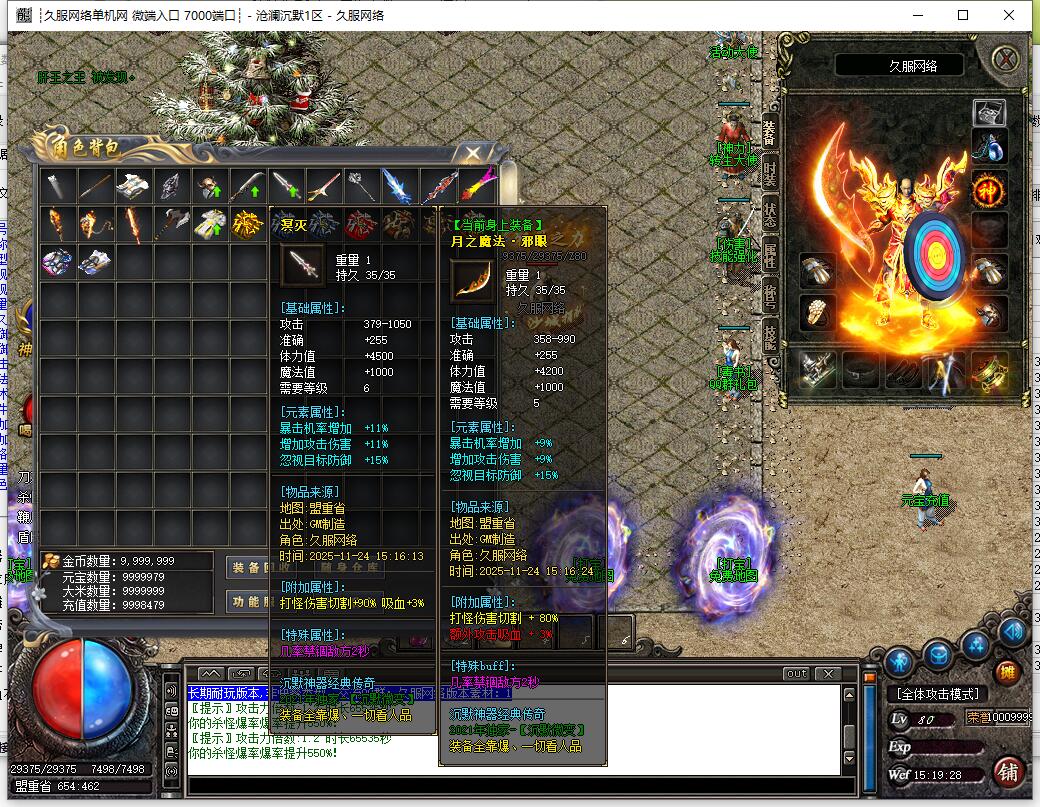Switch to the 装备 equipment tab
This screenshot has width=1040, height=807.
(770, 130)
